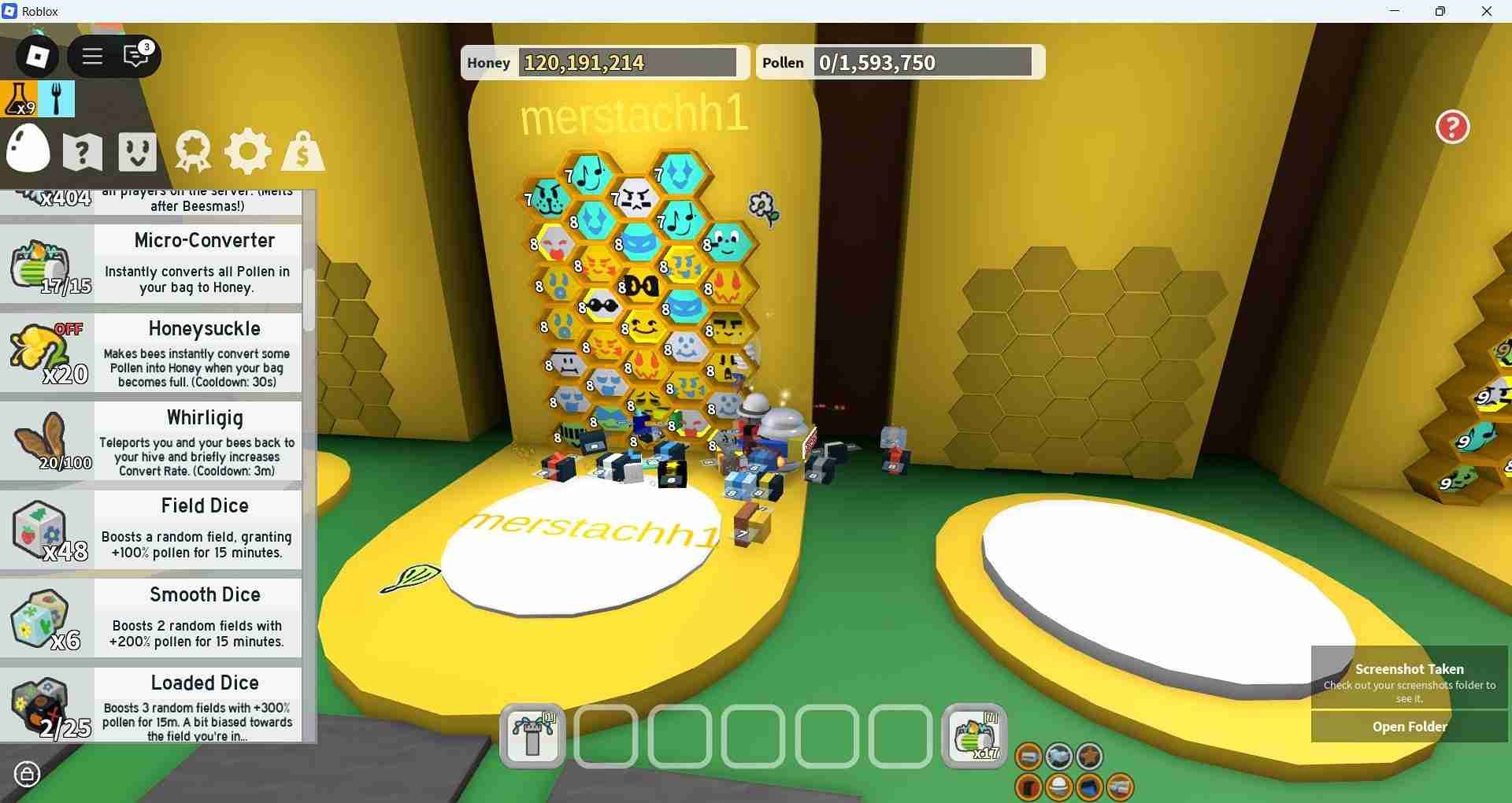Select the sprinkler in the hotbar
Image resolution: width=1512 pixels, height=803 pixels.
[x=532, y=736]
